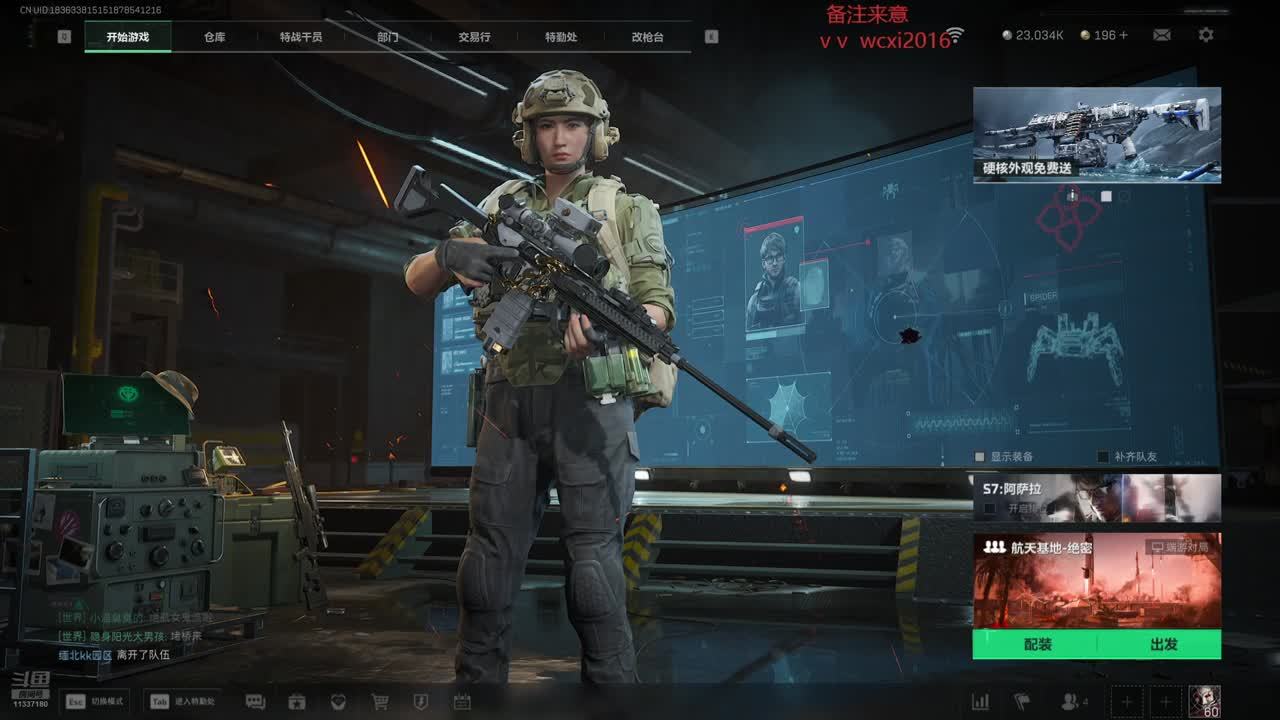1280x720 pixels.
Task: Go to the 交易行 trading house tab
Action: pyautogui.click(x=474, y=37)
